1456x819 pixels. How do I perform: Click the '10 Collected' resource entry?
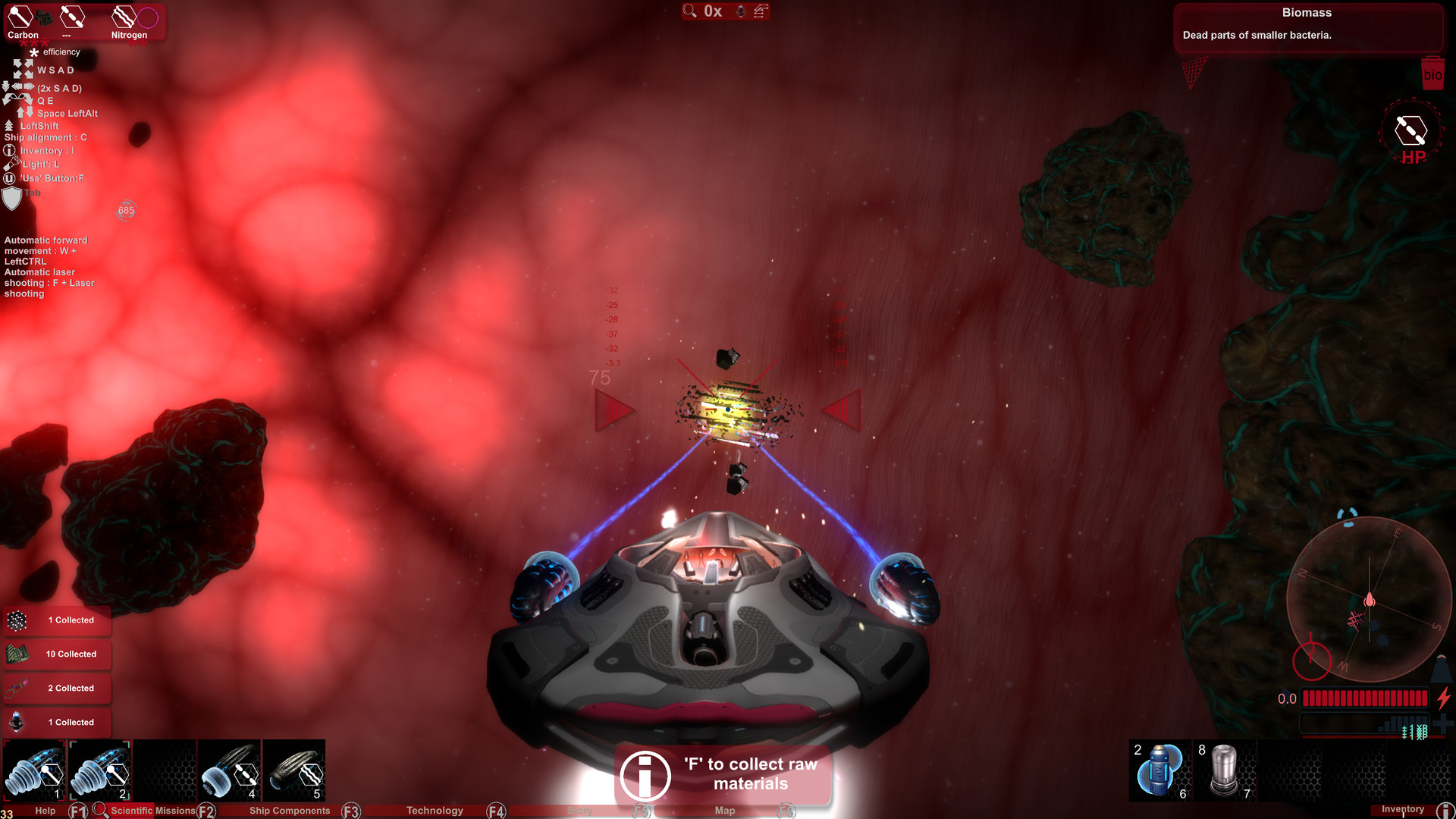[x=58, y=654]
